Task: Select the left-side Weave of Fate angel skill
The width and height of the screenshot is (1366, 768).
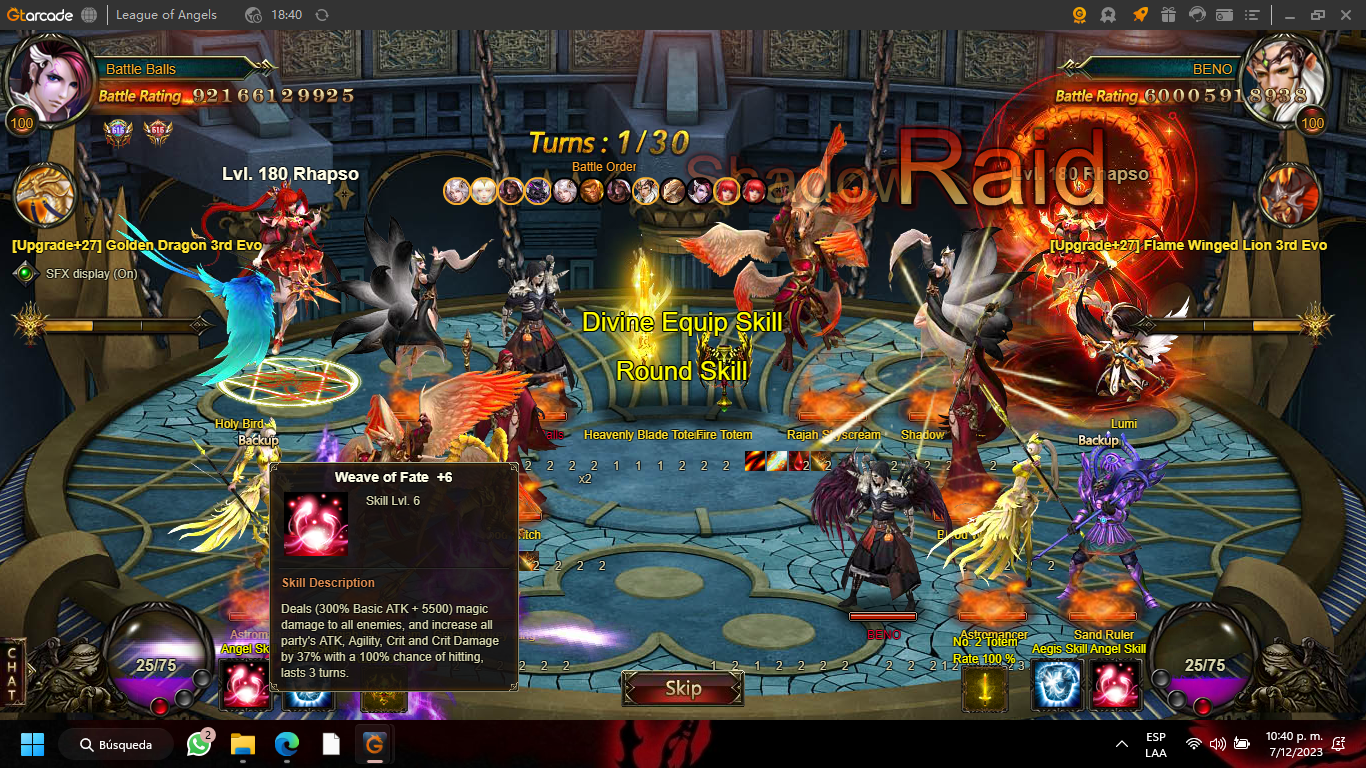Action: [x=245, y=685]
